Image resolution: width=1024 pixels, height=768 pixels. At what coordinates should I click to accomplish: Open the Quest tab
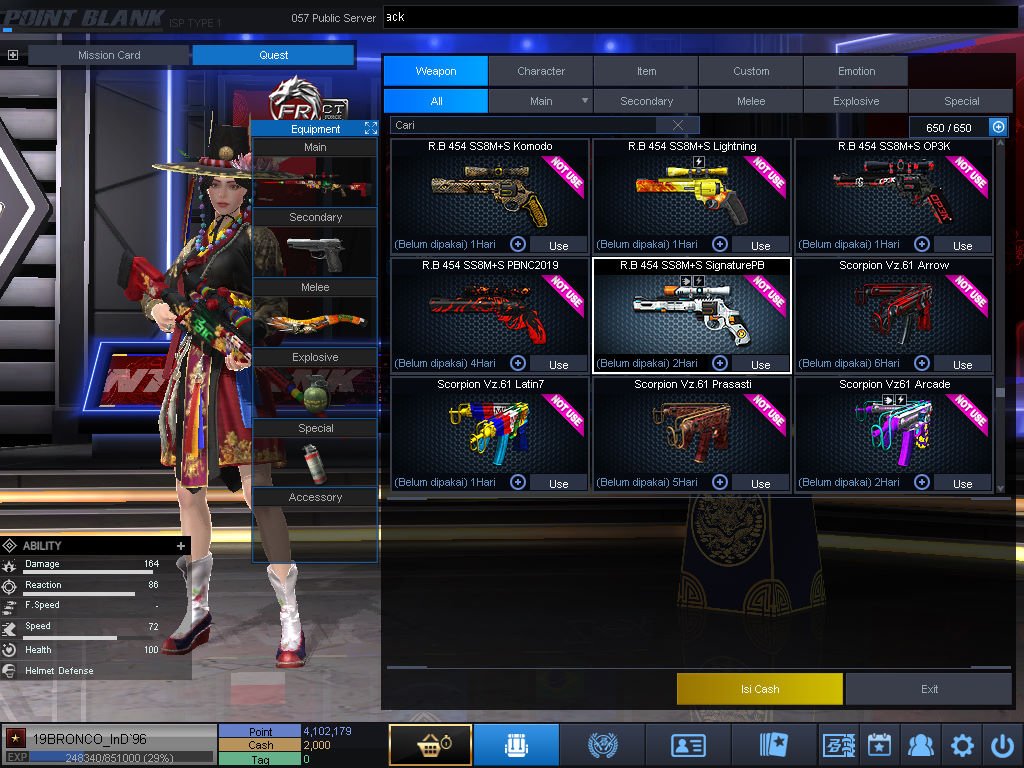pos(273,55)
